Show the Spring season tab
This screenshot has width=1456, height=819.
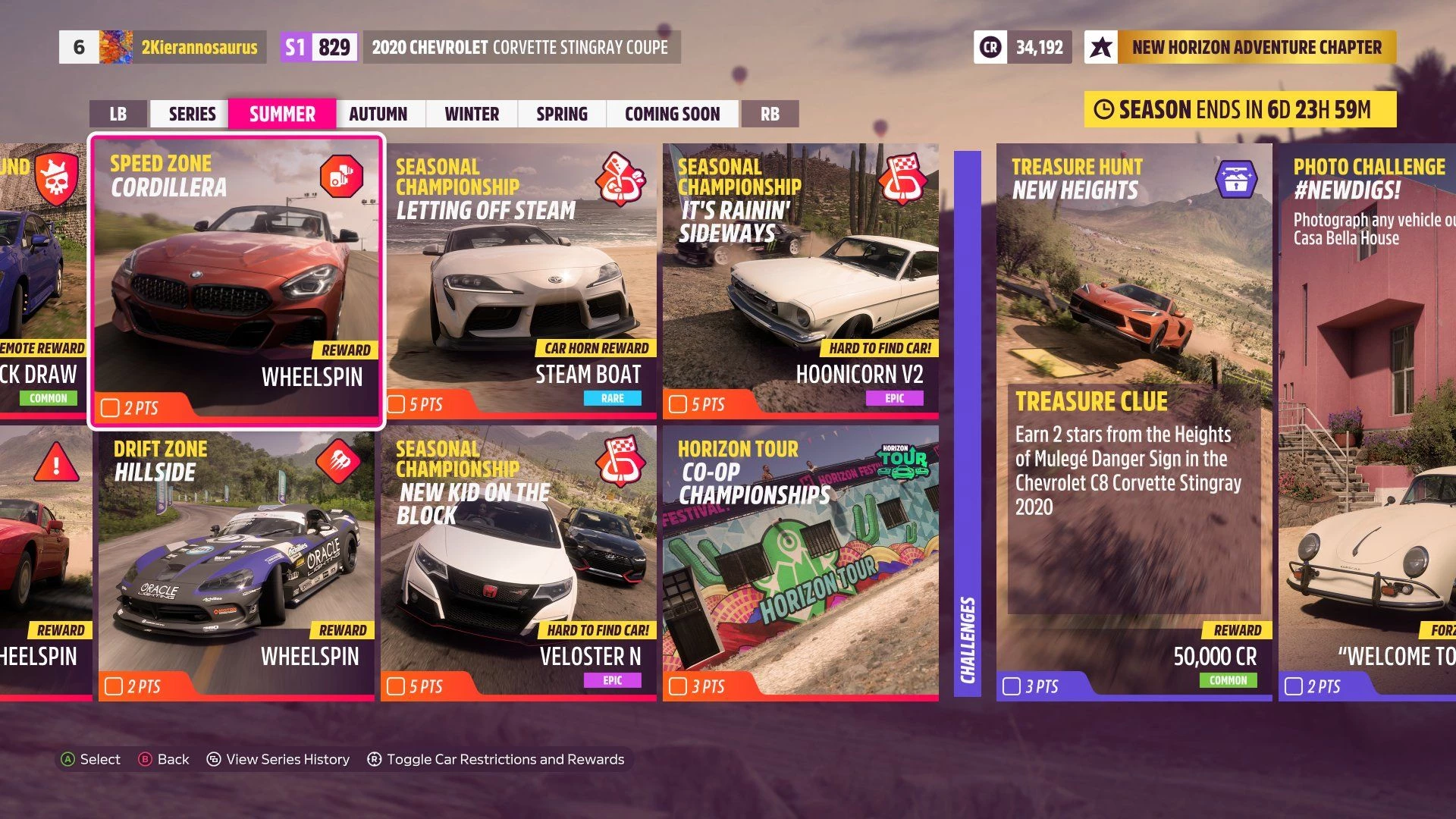coord(562,114)
